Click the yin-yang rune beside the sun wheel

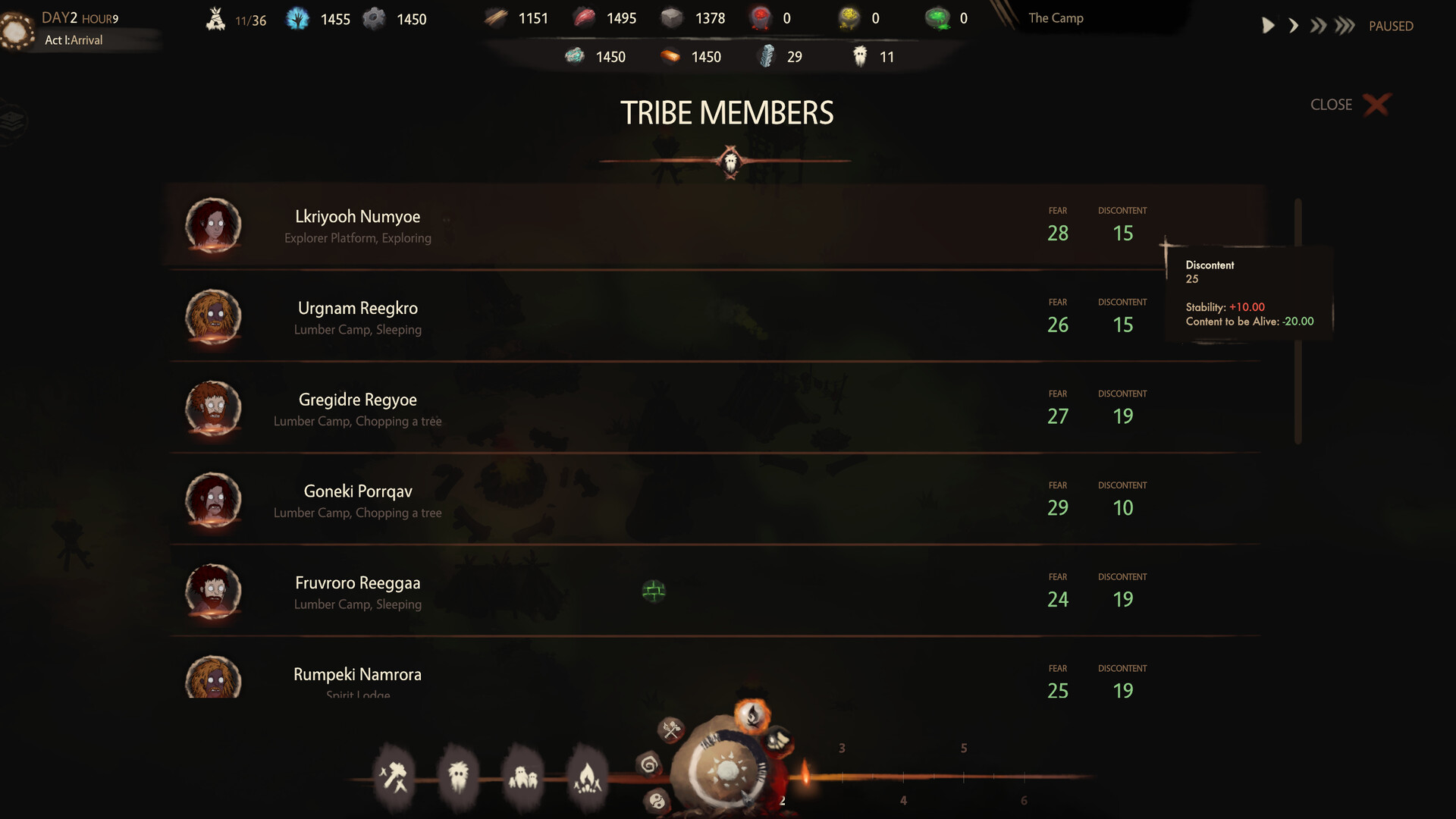coord(657,800)
